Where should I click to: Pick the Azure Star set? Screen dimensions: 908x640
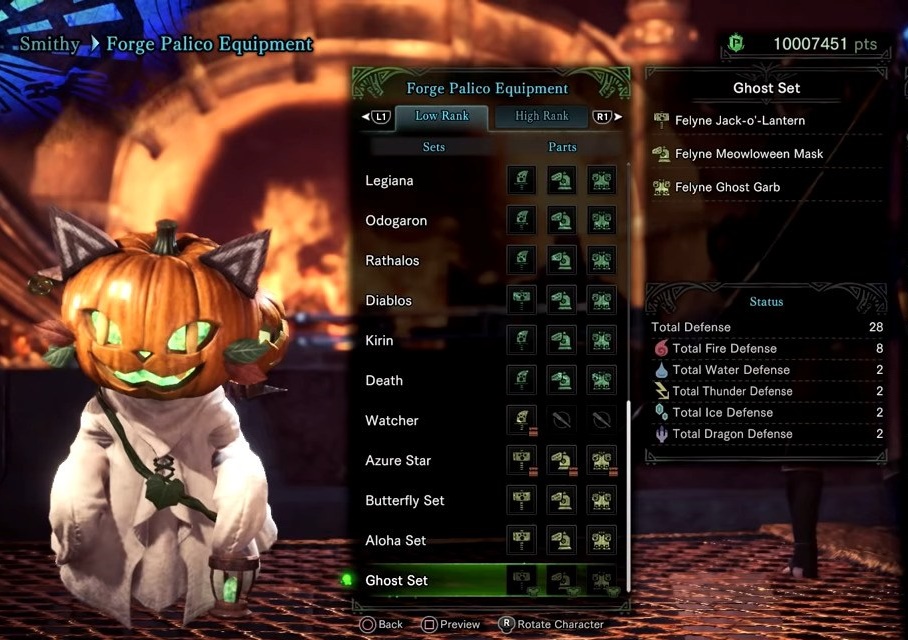pyautogui.click(x=398, y=461)
